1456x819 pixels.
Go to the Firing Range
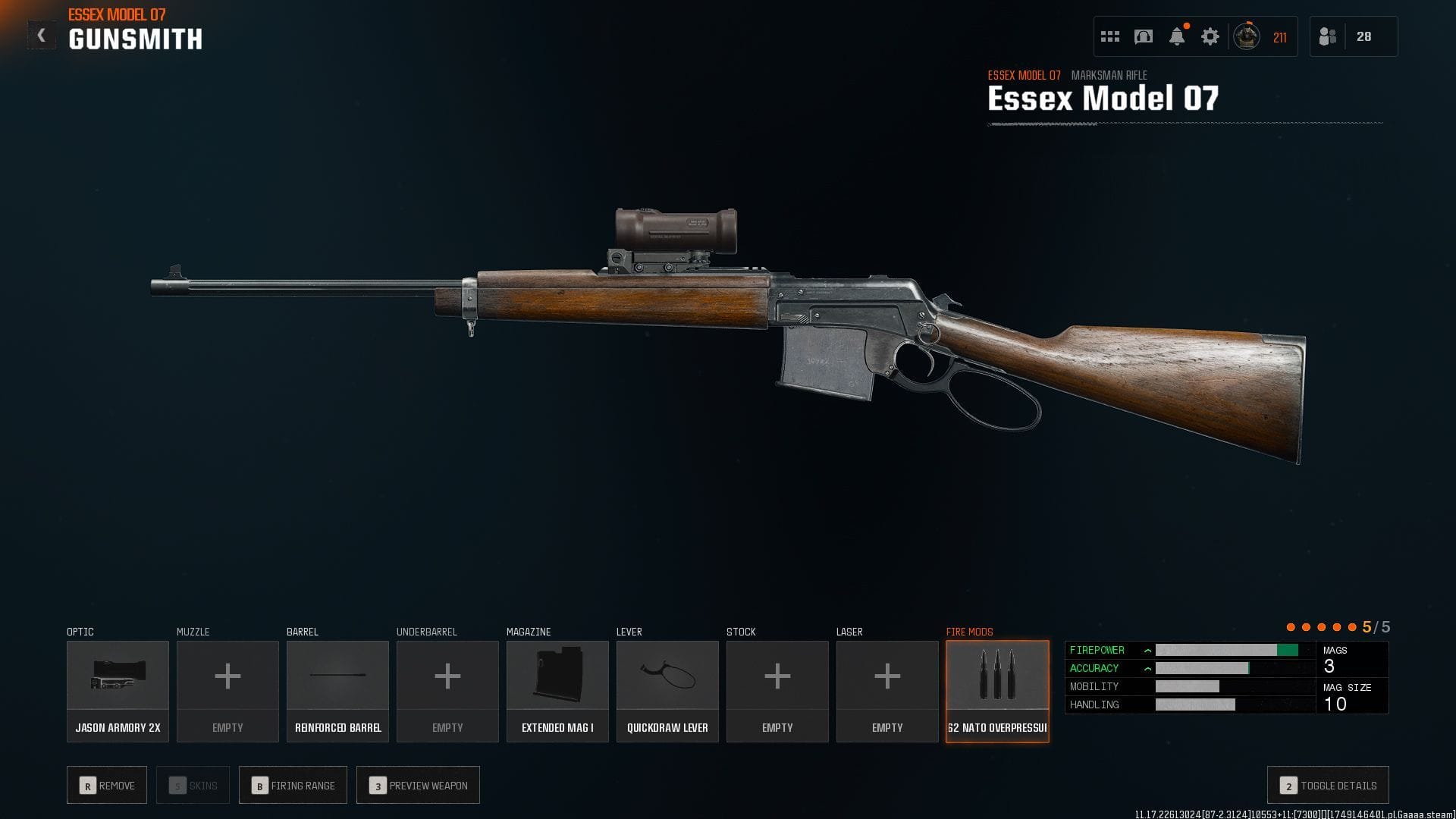pyautogui.click(x=293, y=785)
